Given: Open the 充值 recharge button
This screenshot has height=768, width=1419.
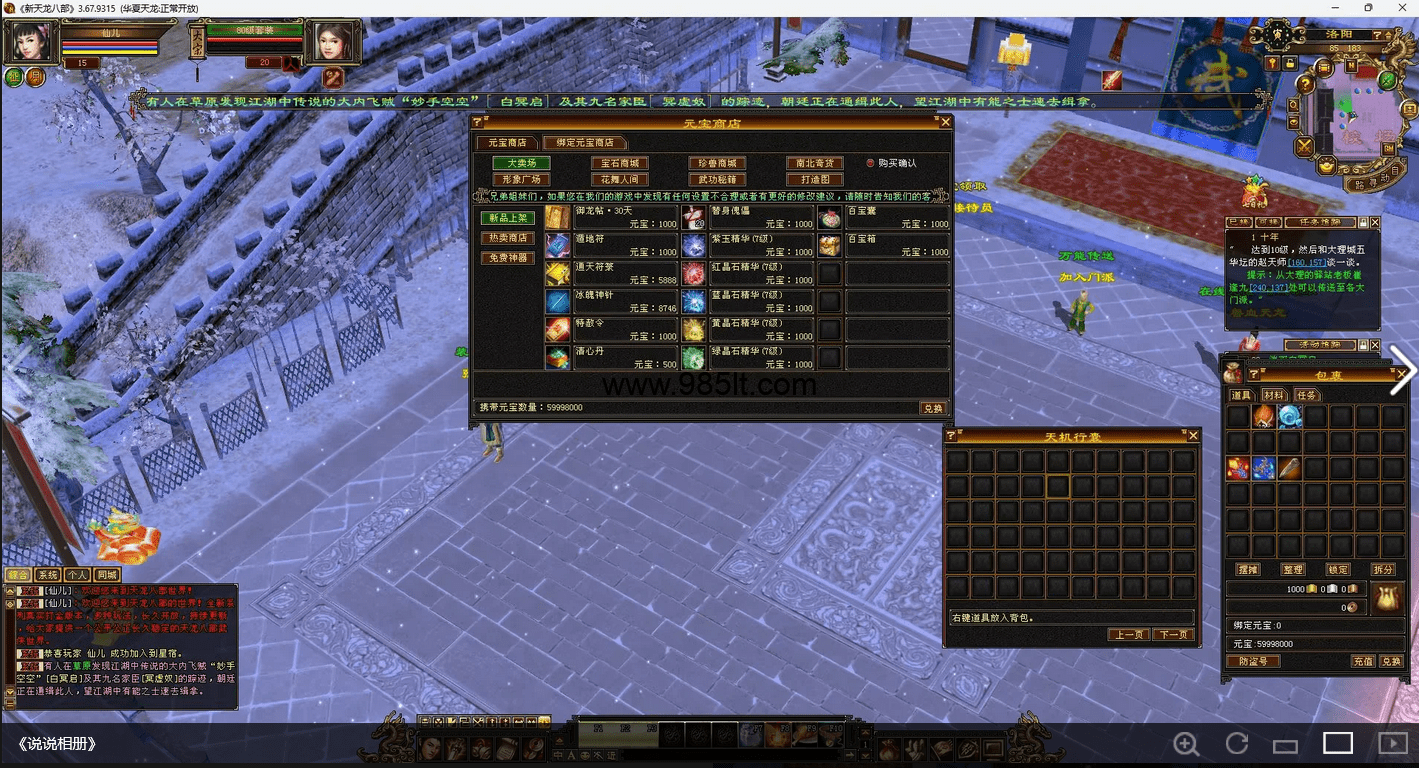Looking at the screenshot, I should point(1363,661).
